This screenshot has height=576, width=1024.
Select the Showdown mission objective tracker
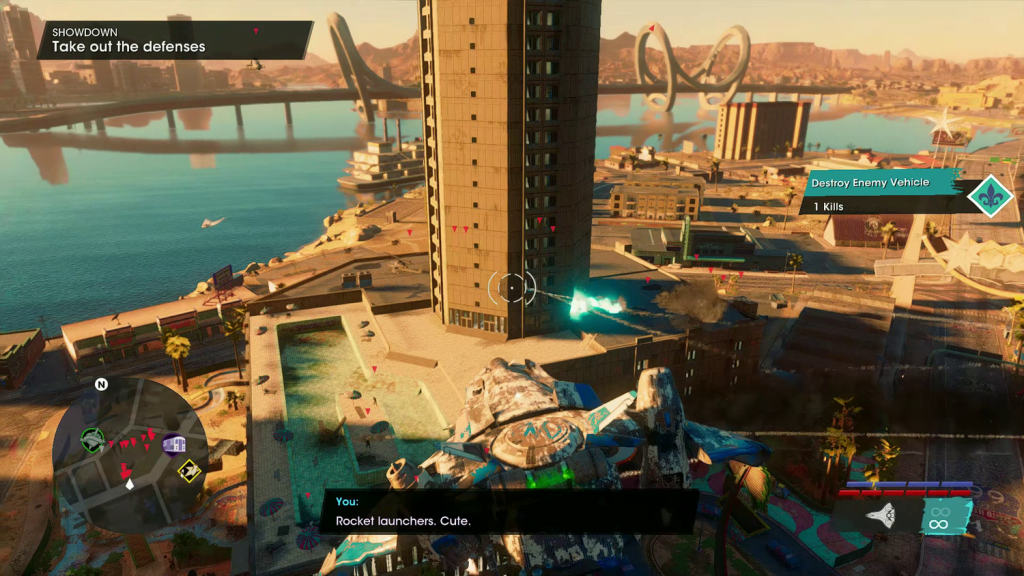[x=174, y=40]
